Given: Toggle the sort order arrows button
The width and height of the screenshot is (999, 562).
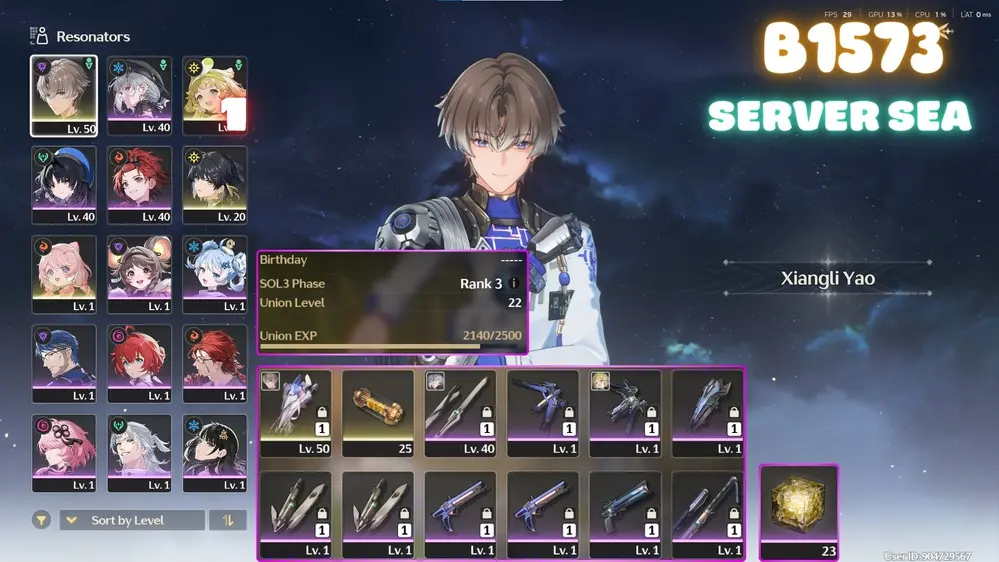Looking at the screenshot, I should (228, 520).
